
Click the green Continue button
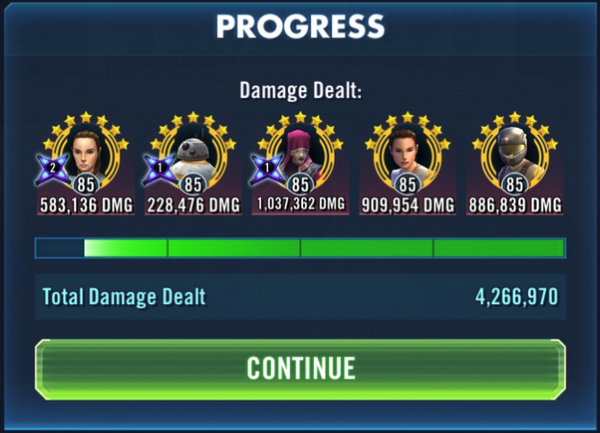pos(300,368)
